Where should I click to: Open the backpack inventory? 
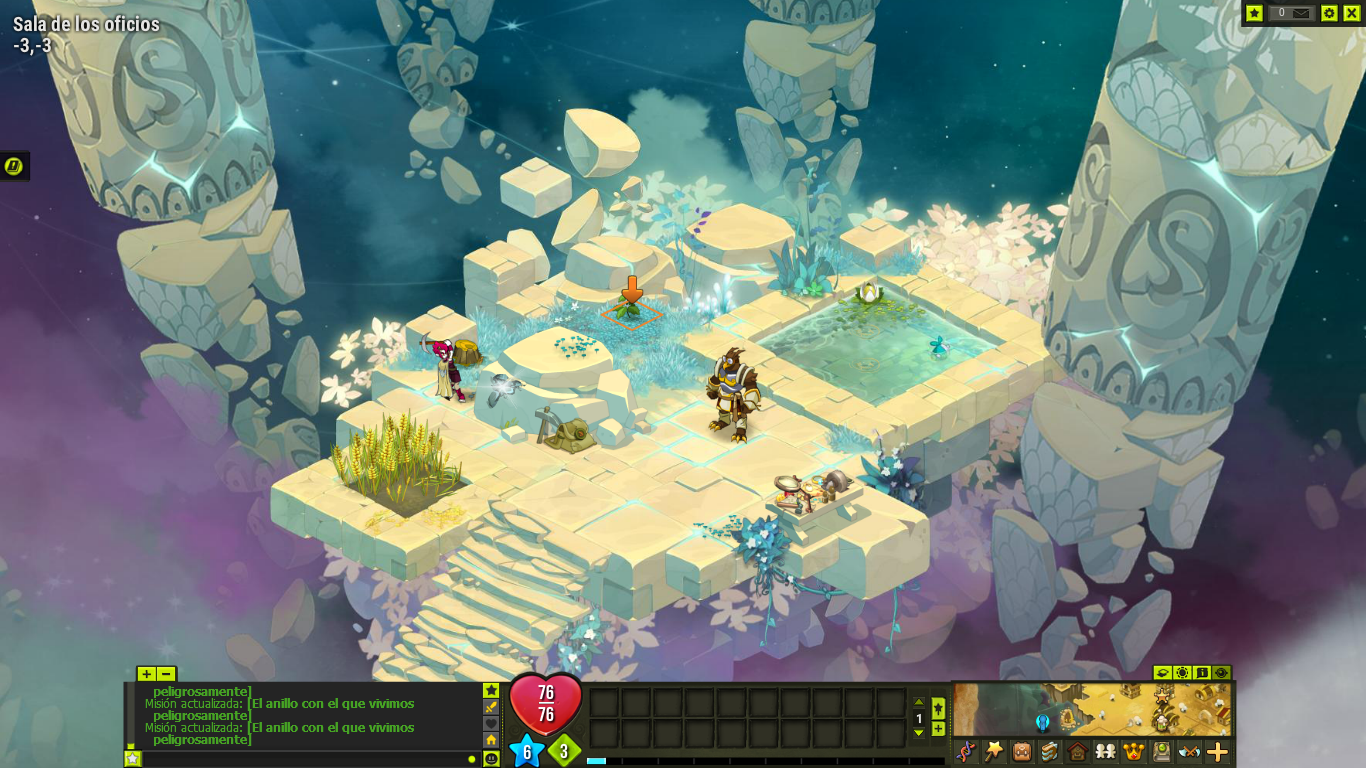1021,752
